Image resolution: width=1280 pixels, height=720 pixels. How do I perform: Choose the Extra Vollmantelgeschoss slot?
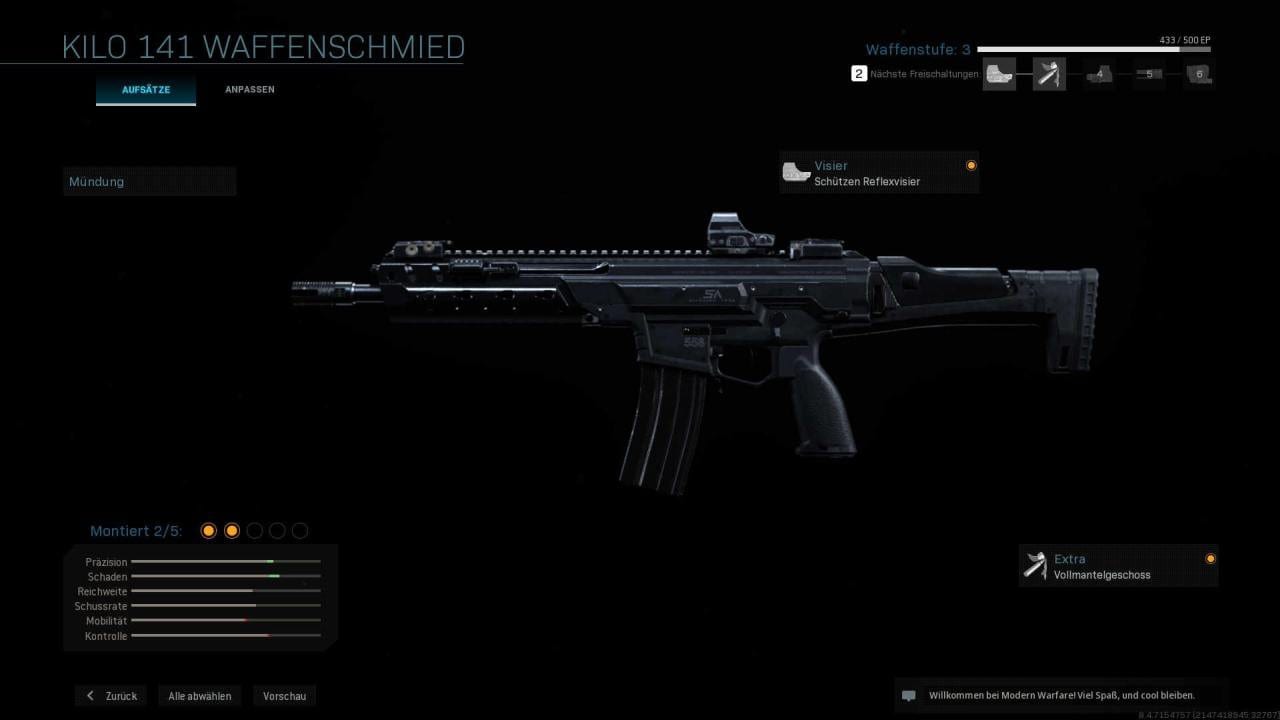tap(1117, 566)
